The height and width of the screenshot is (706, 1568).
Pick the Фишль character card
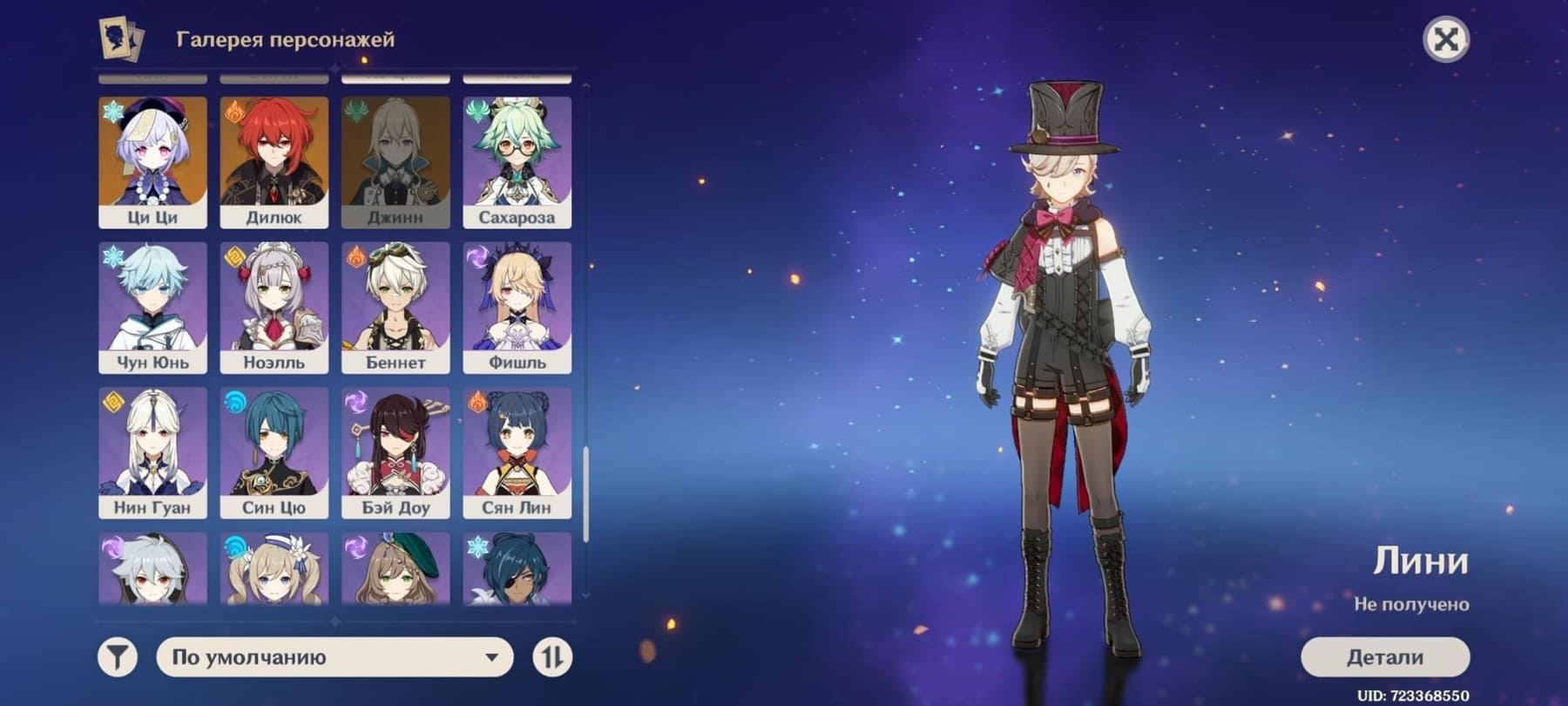click(517, 308)
